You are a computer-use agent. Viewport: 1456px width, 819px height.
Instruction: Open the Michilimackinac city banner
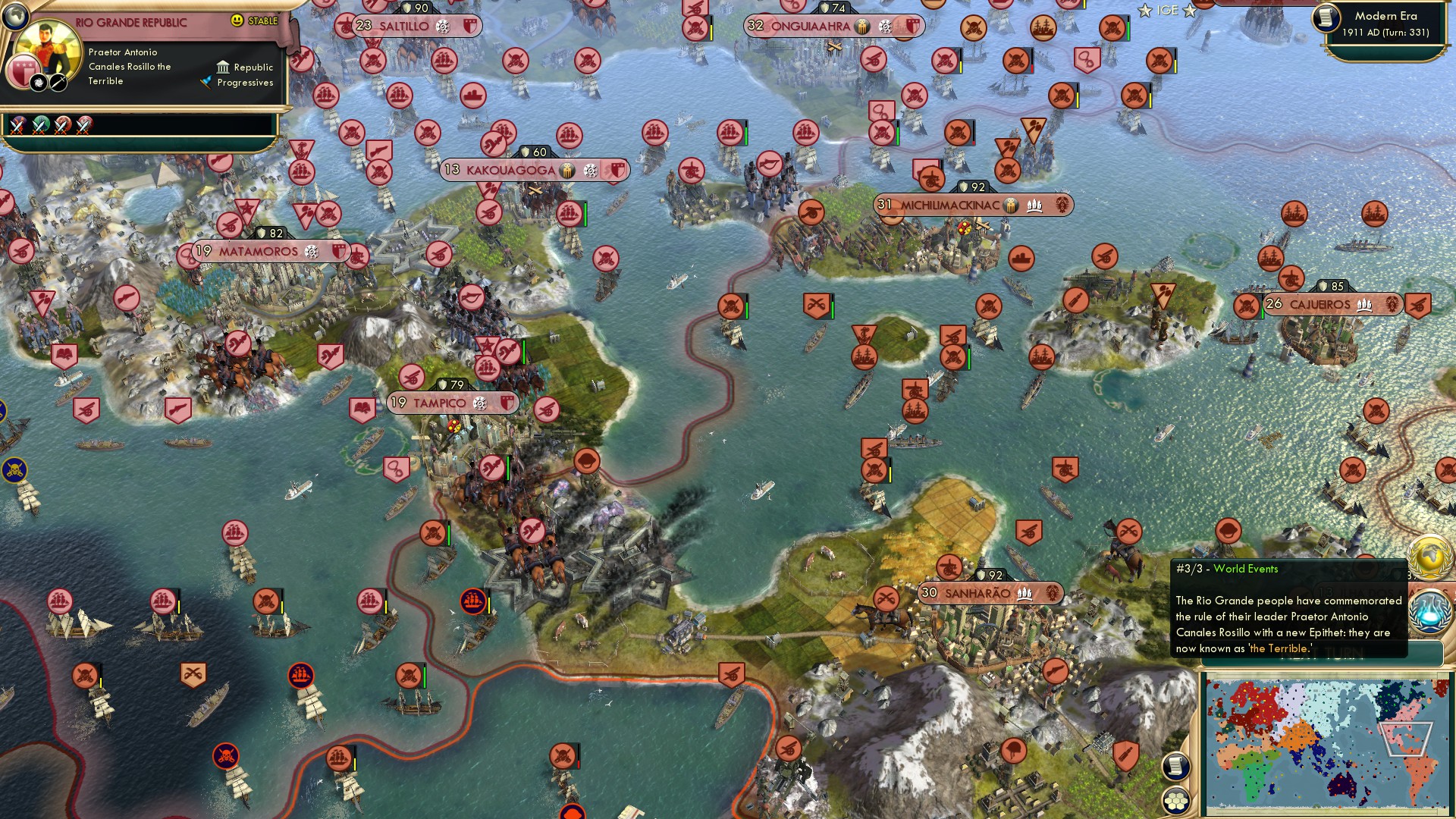(x=972, y=206)
